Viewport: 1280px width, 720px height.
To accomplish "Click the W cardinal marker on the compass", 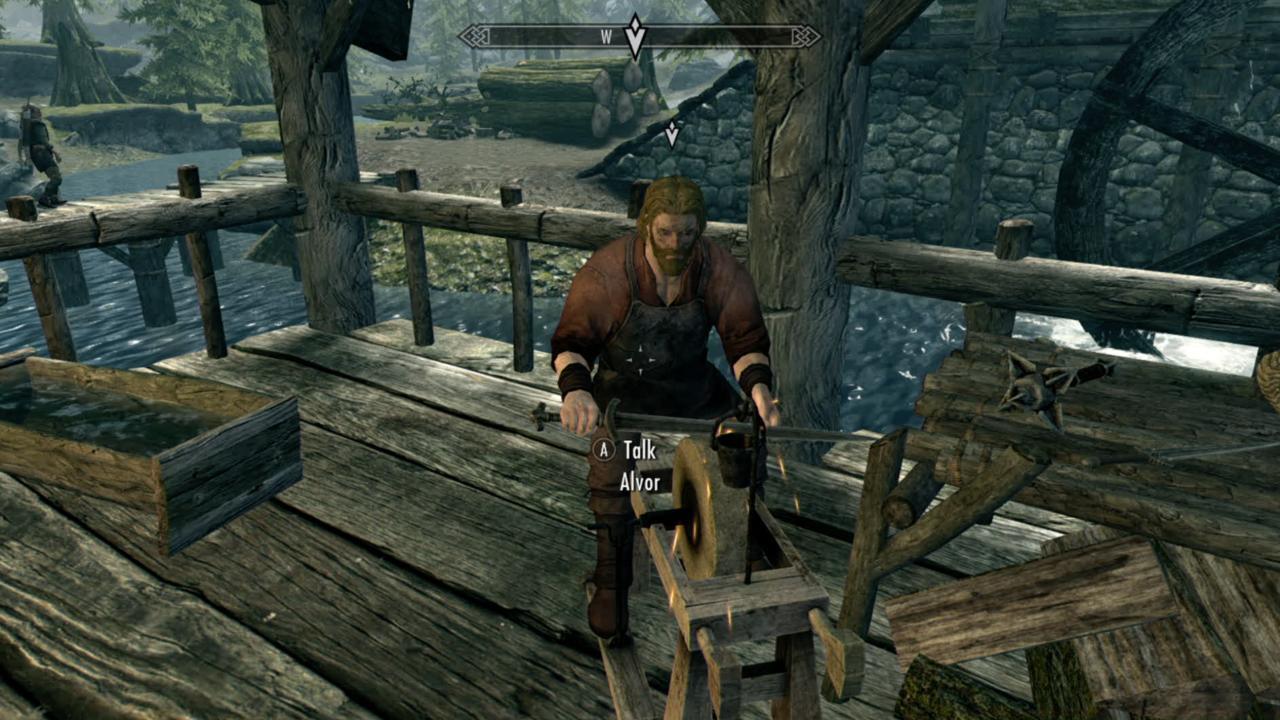I will 605,36.
